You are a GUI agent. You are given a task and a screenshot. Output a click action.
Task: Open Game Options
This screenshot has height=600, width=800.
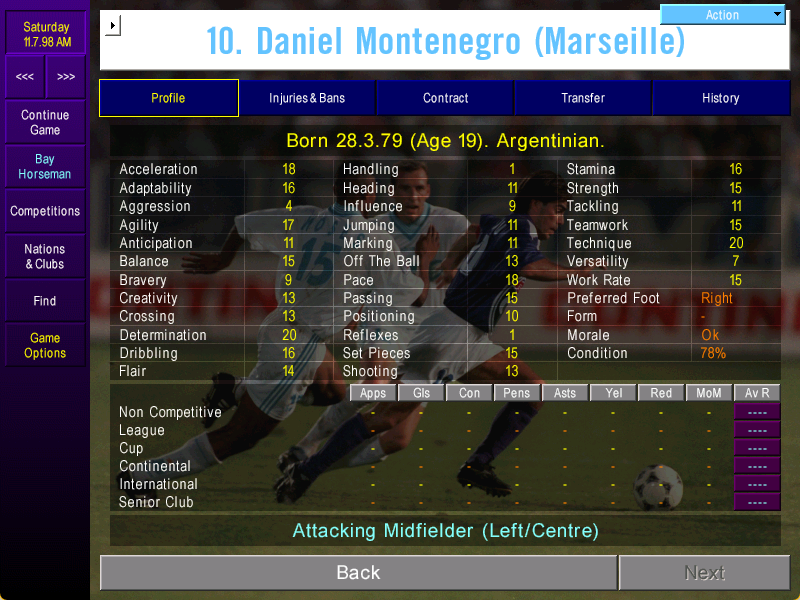(45, 345)
